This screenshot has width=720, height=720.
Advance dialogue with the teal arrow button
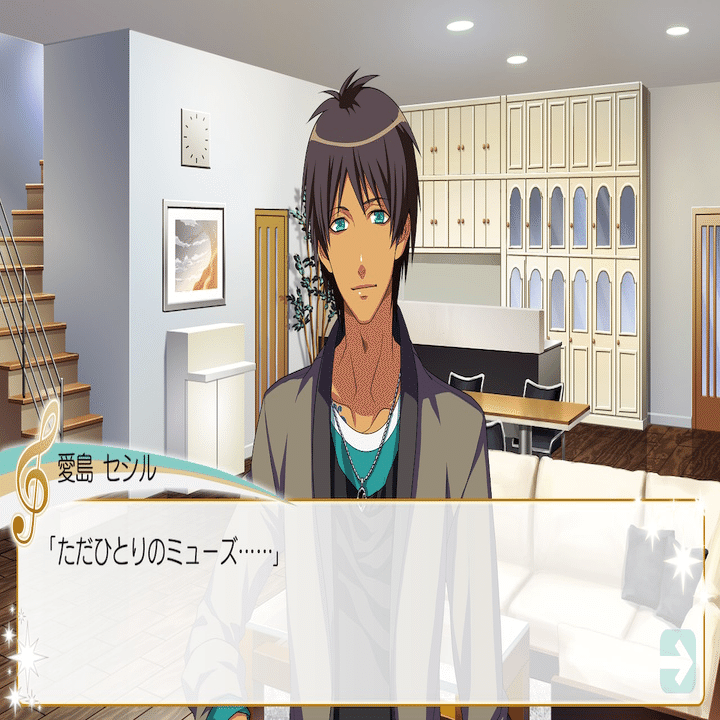[678, 660]
